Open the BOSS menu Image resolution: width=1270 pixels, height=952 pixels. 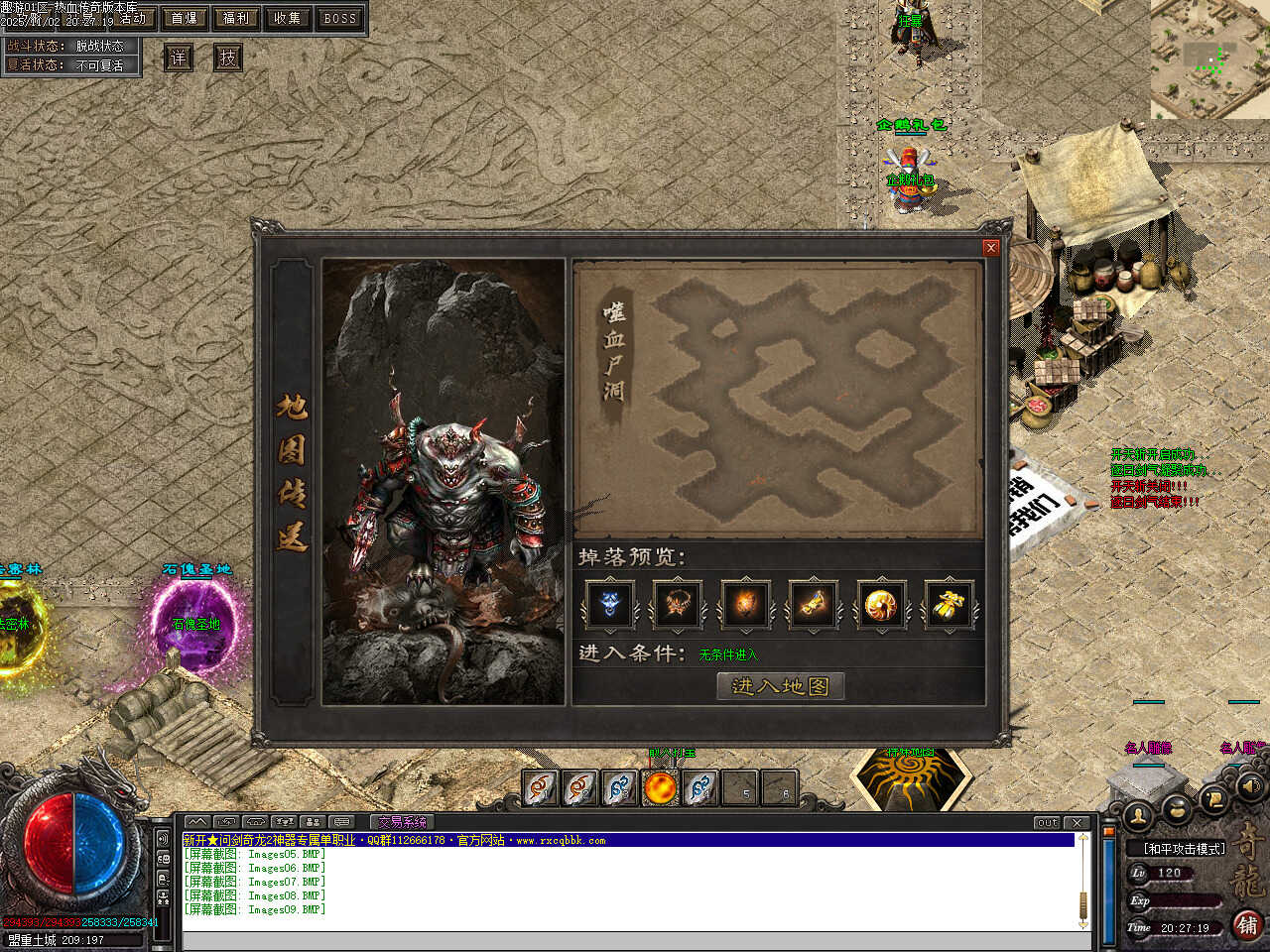coord(339,18)
